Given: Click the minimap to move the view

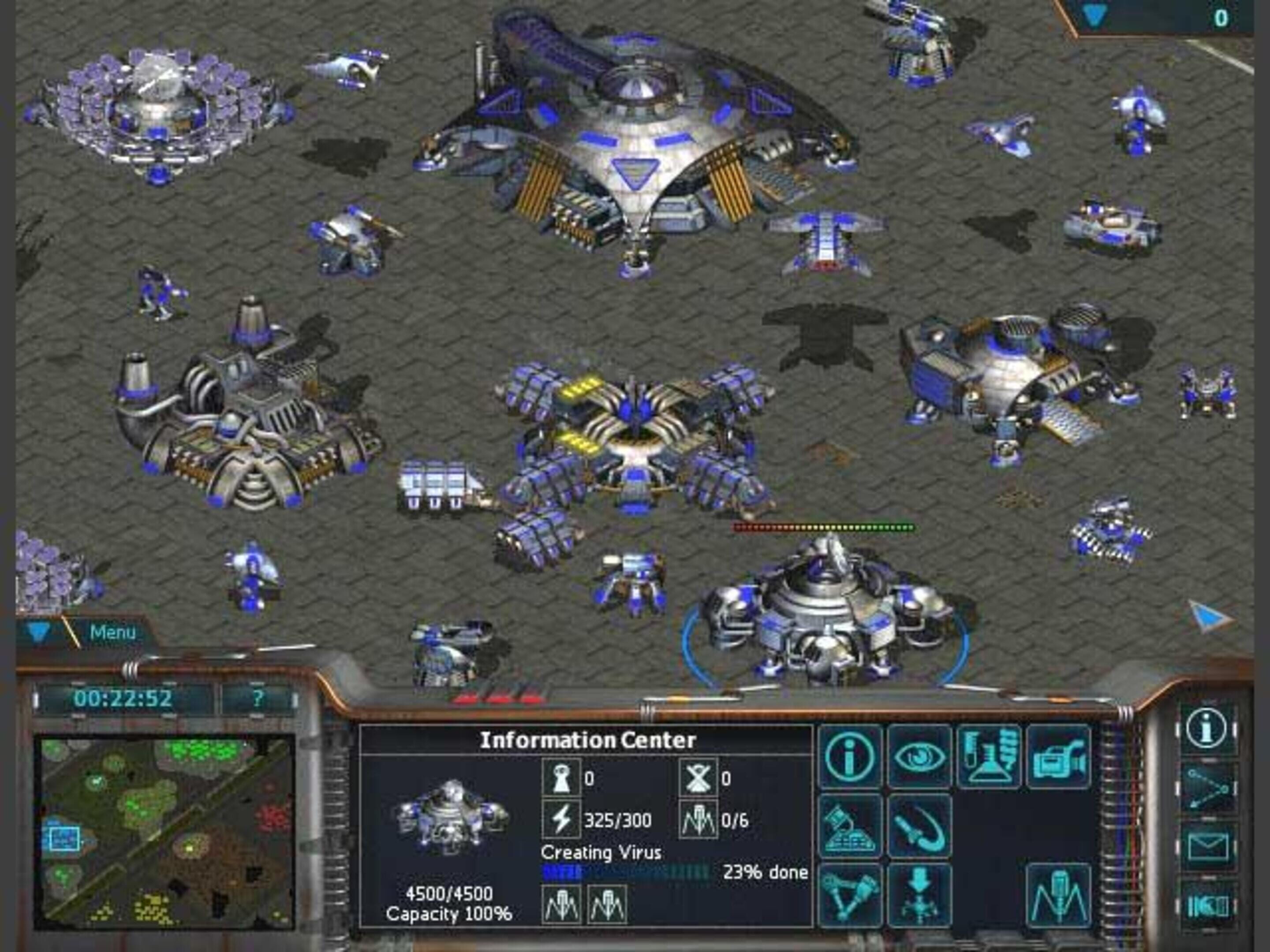Looking at the screenshot, I should tap(164, 833).
